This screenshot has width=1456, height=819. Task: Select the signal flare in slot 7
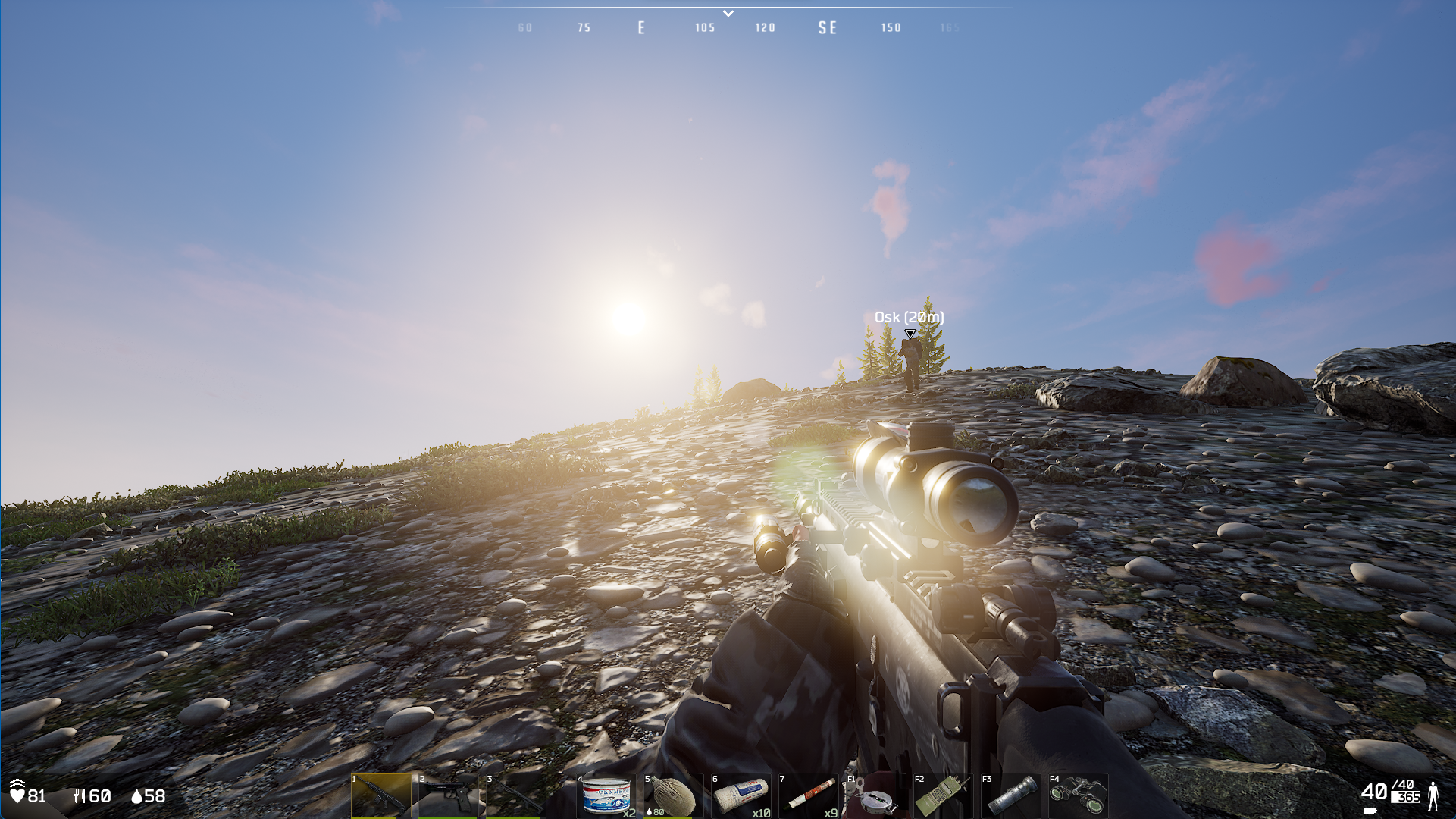click(809, 795)
